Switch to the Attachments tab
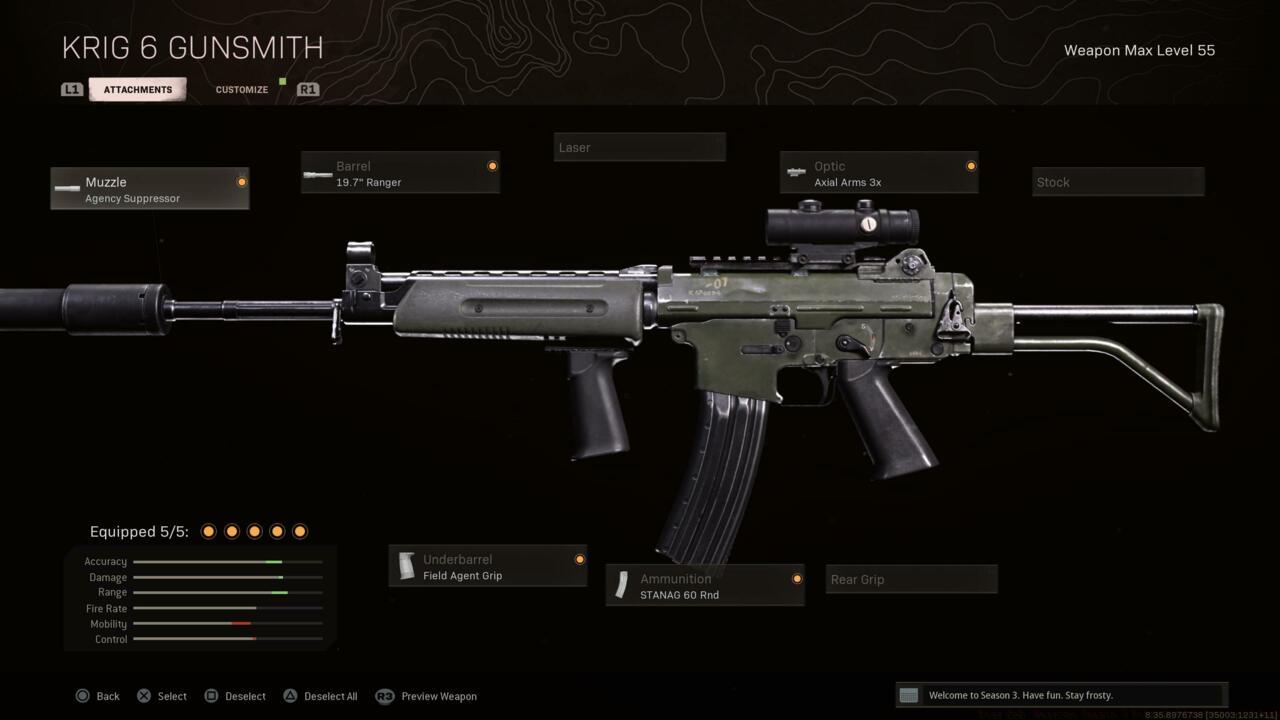Image resolution: width=1280 pixels, height=720 pixels. [x=137, y=90]
